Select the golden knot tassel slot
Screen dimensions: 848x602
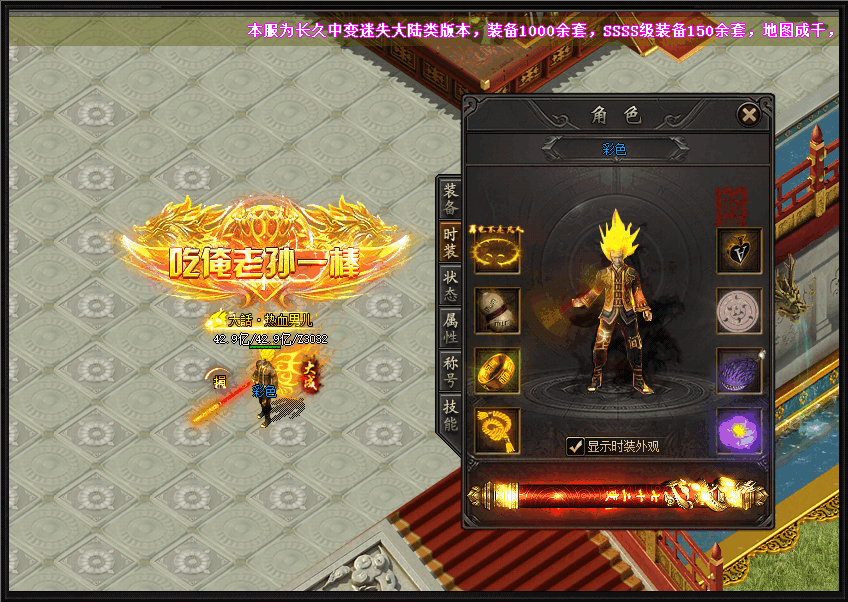pos(497,430)
